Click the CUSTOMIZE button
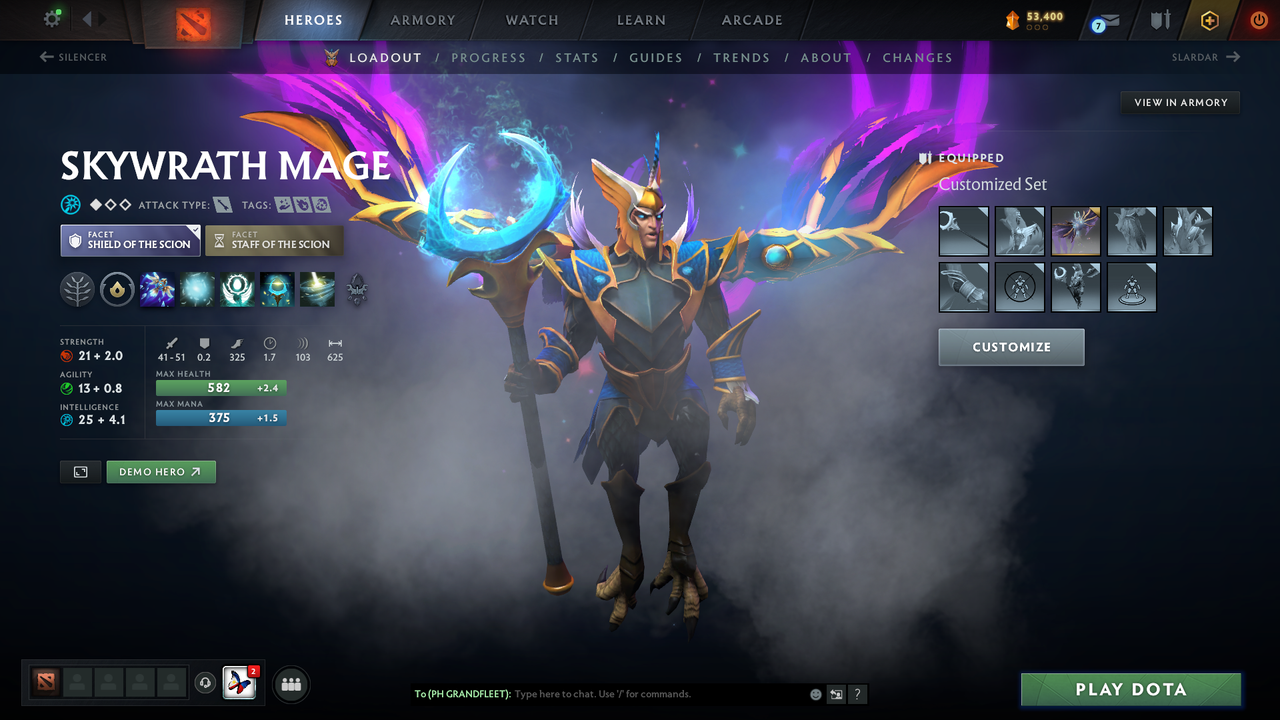 (1011, 347)
